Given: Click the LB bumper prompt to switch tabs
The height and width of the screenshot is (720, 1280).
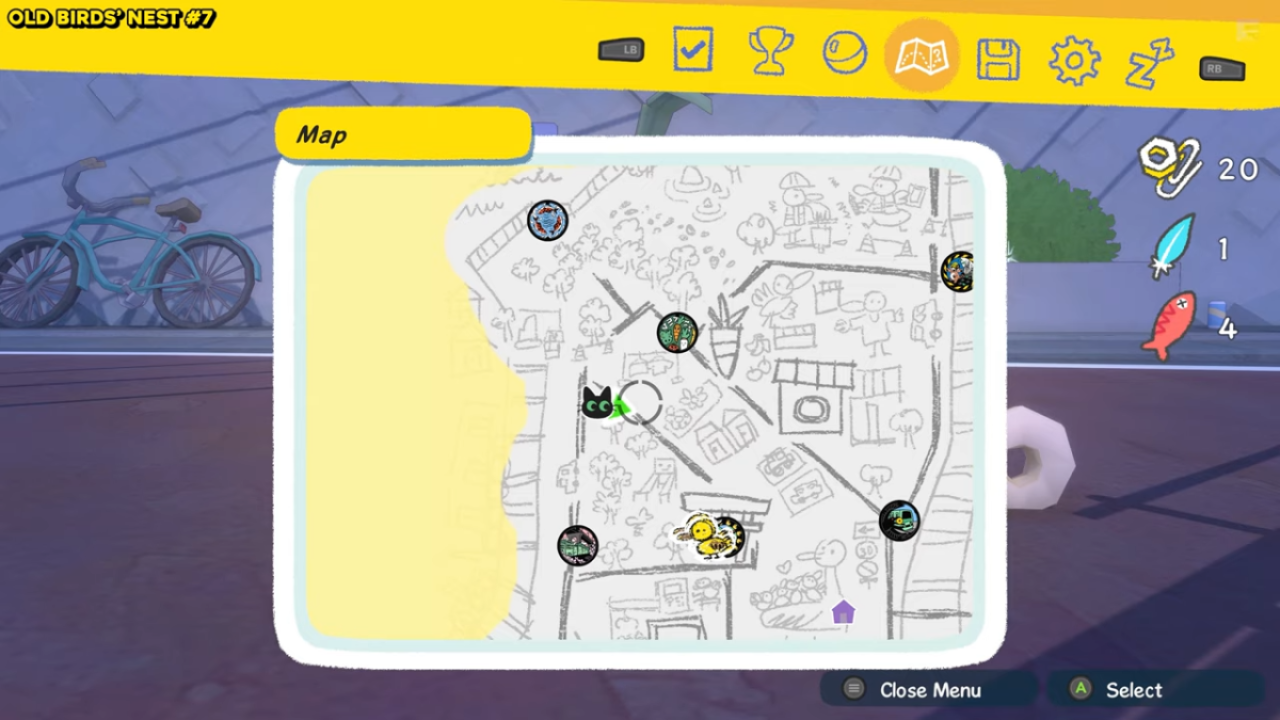Looking at the screenshot, I should pyautogui.click(x=620, y=49).
